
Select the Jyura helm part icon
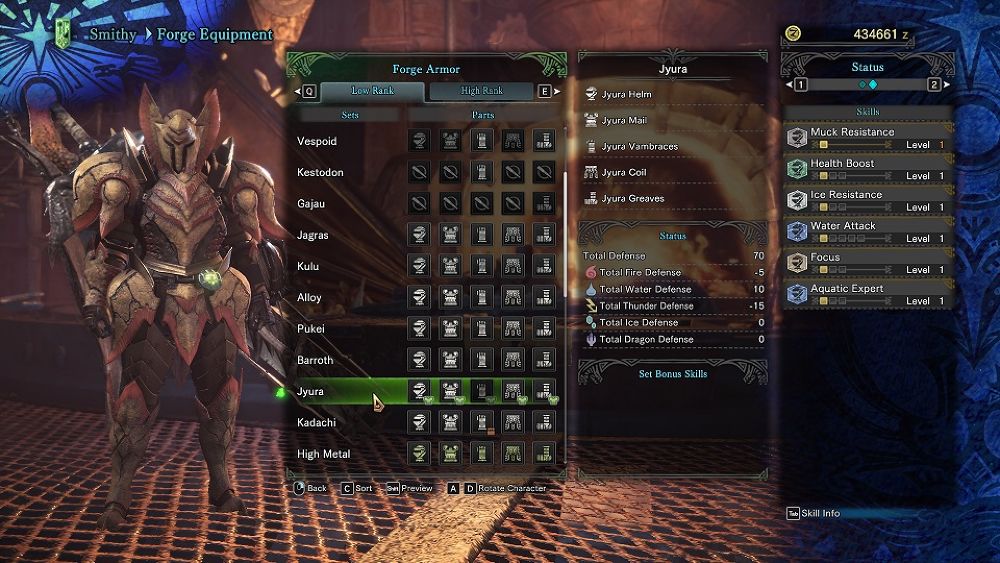coord(420,391)
